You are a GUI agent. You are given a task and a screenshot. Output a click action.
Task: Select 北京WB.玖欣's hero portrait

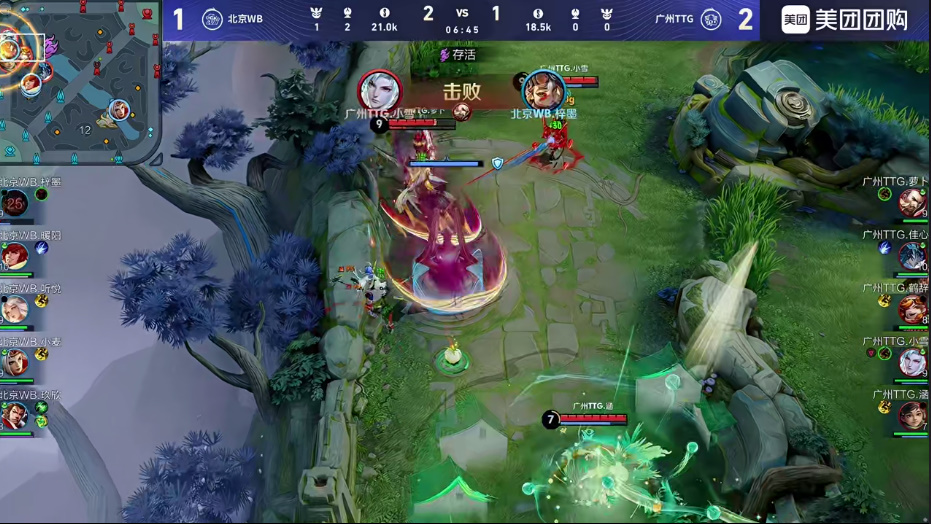14,414
